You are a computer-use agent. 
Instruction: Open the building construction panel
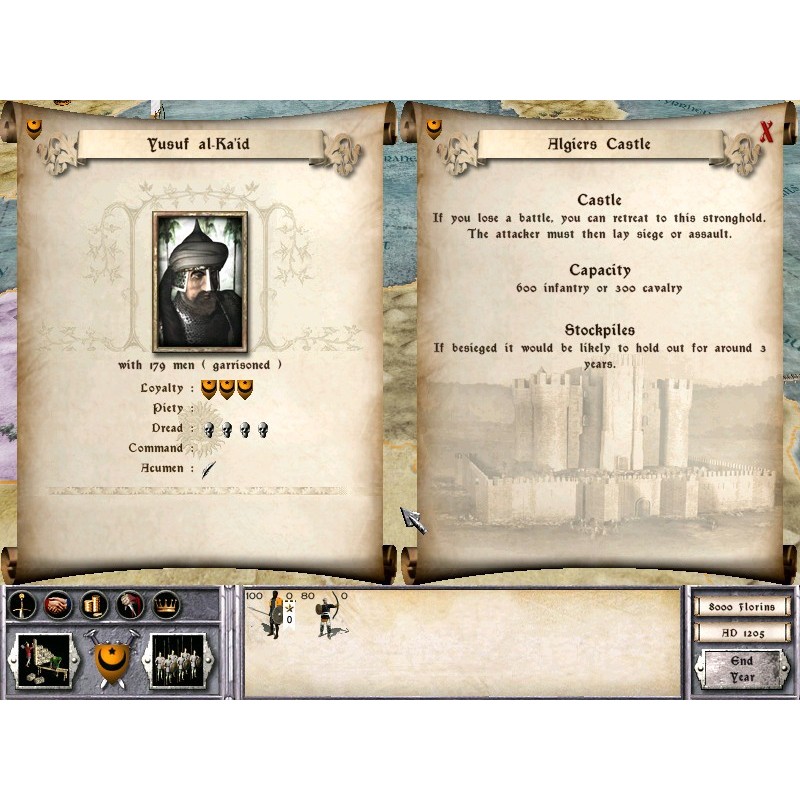44,661
